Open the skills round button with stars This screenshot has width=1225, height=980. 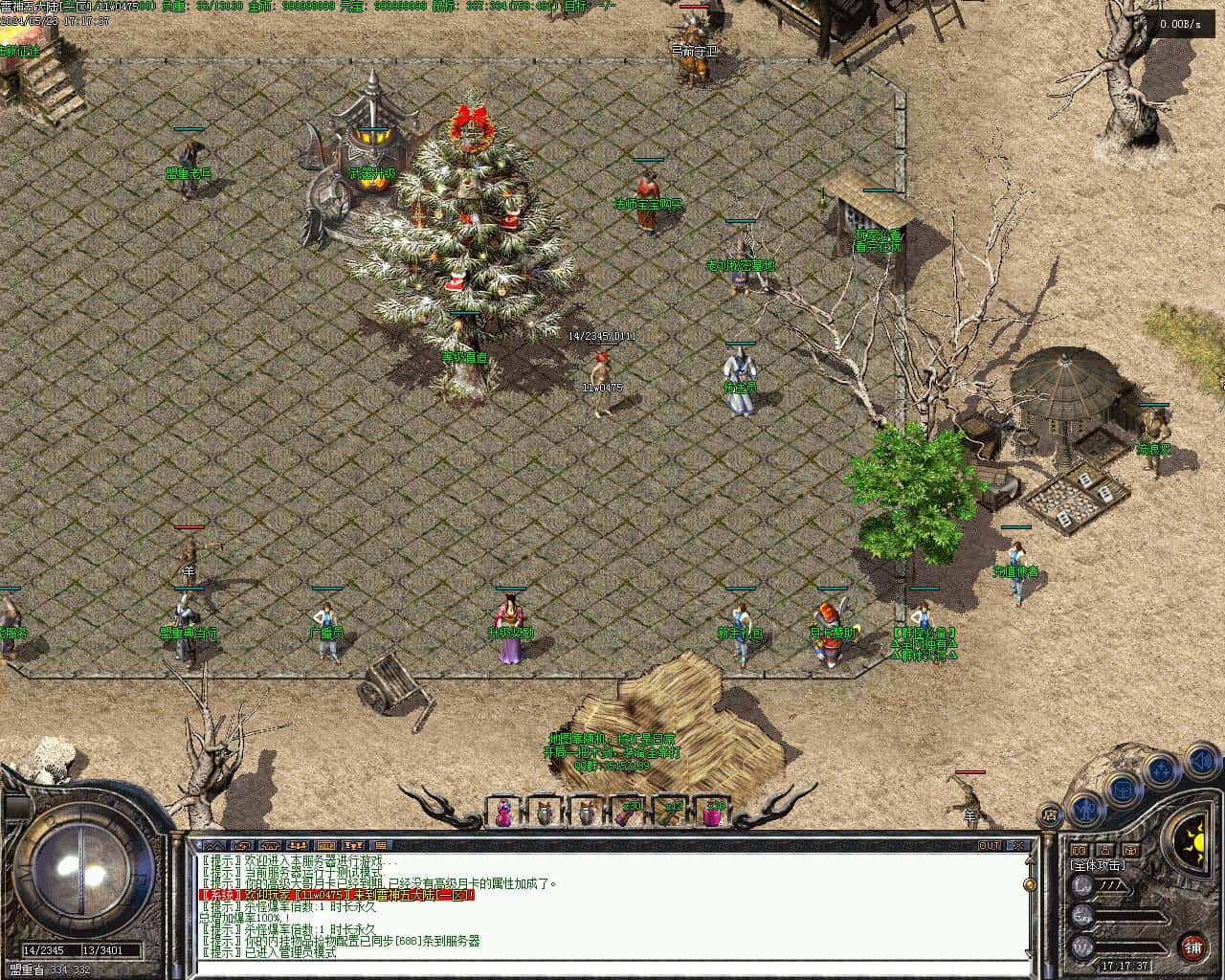(1162, 768)
